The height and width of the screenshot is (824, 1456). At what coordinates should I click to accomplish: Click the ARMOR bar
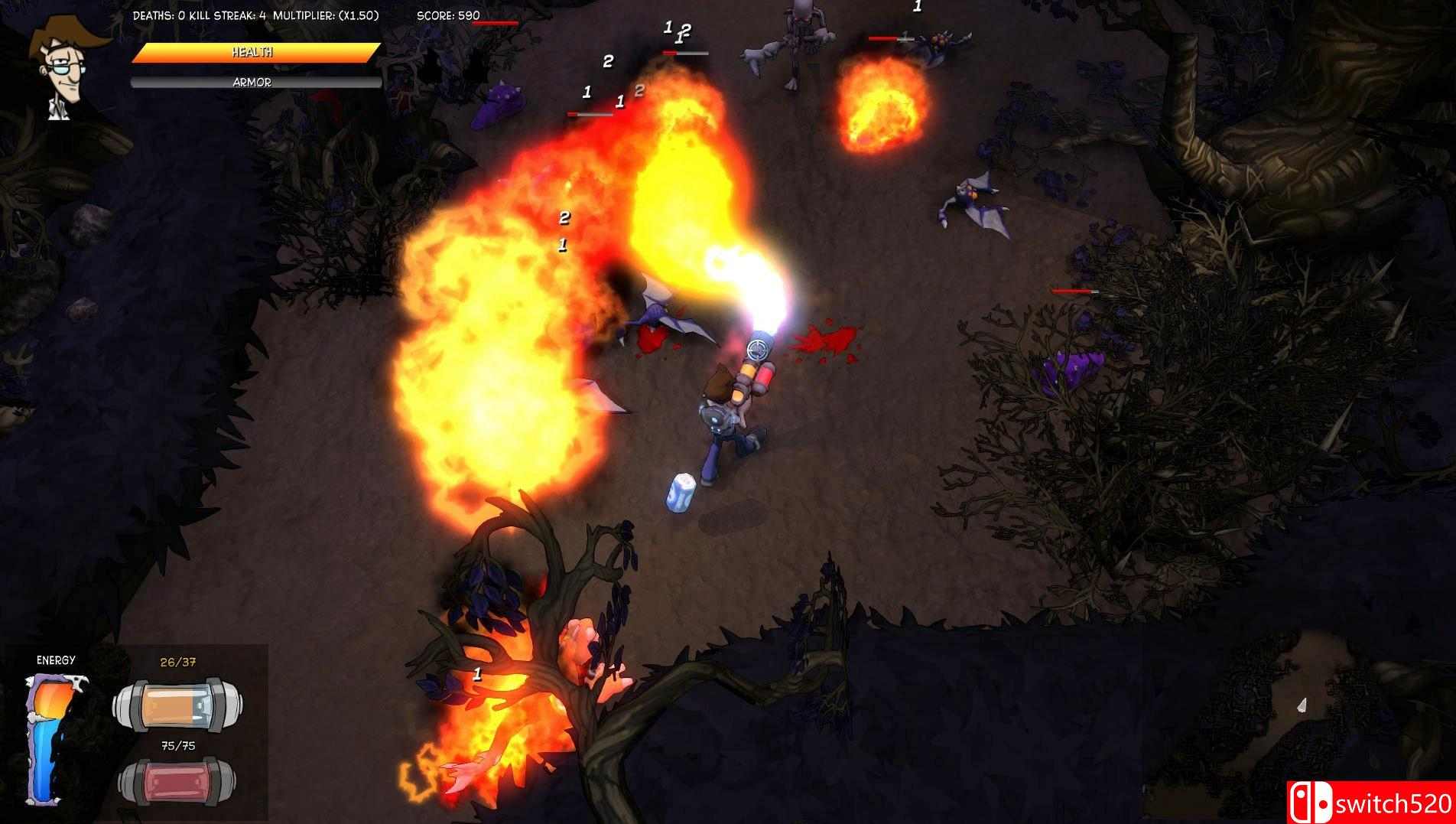pos(252,80)
